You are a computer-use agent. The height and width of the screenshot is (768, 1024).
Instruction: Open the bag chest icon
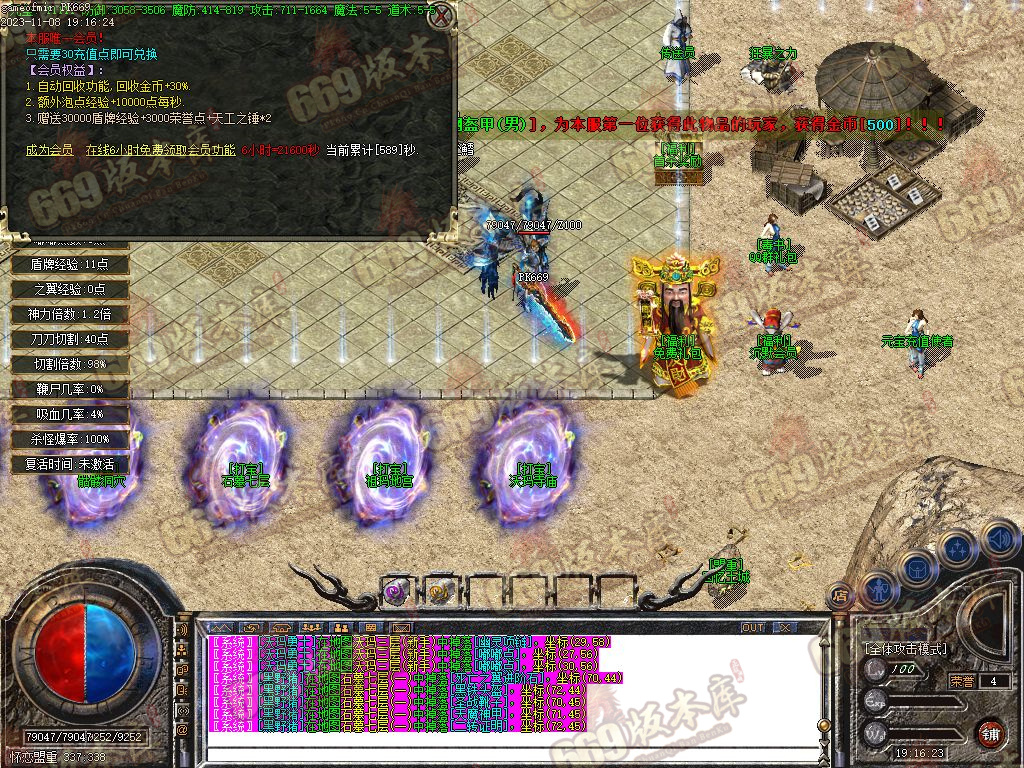pyautogui.click(x=918, y=567)
